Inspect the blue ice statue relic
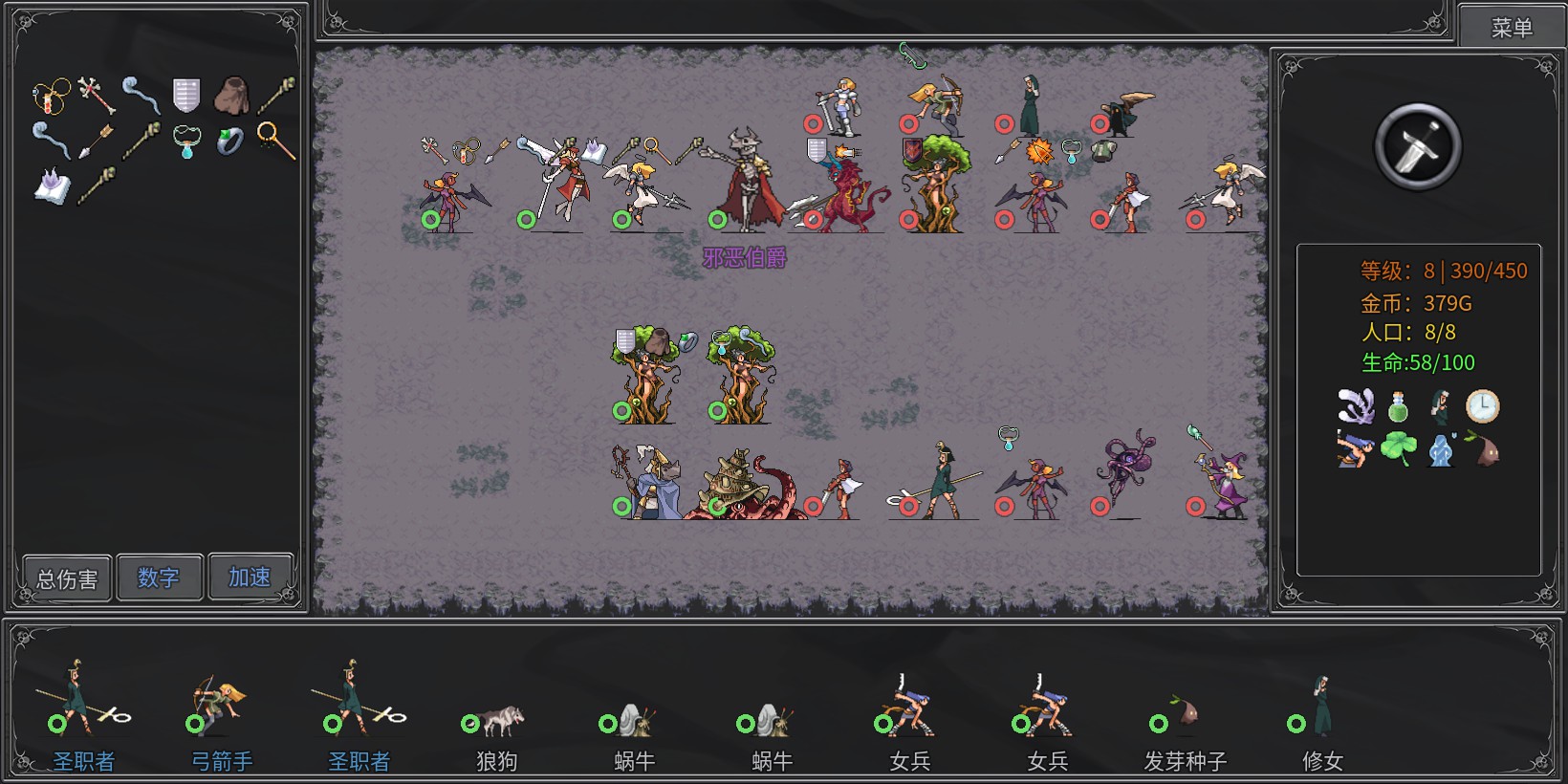The width and height of the screenshot is (1568, 784). (x=1441, y=448)
